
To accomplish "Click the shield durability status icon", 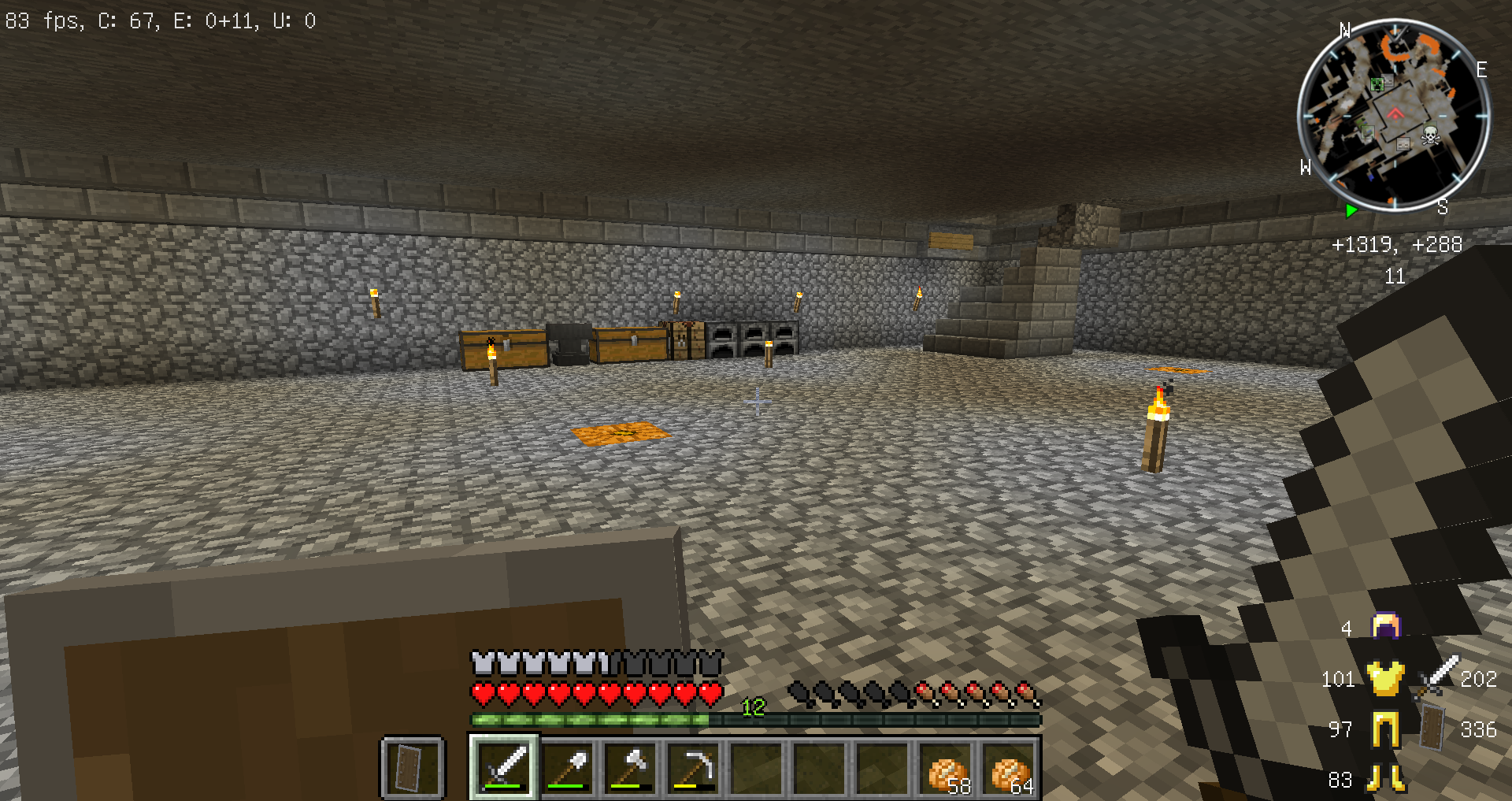I will (x=1433, y=728).
